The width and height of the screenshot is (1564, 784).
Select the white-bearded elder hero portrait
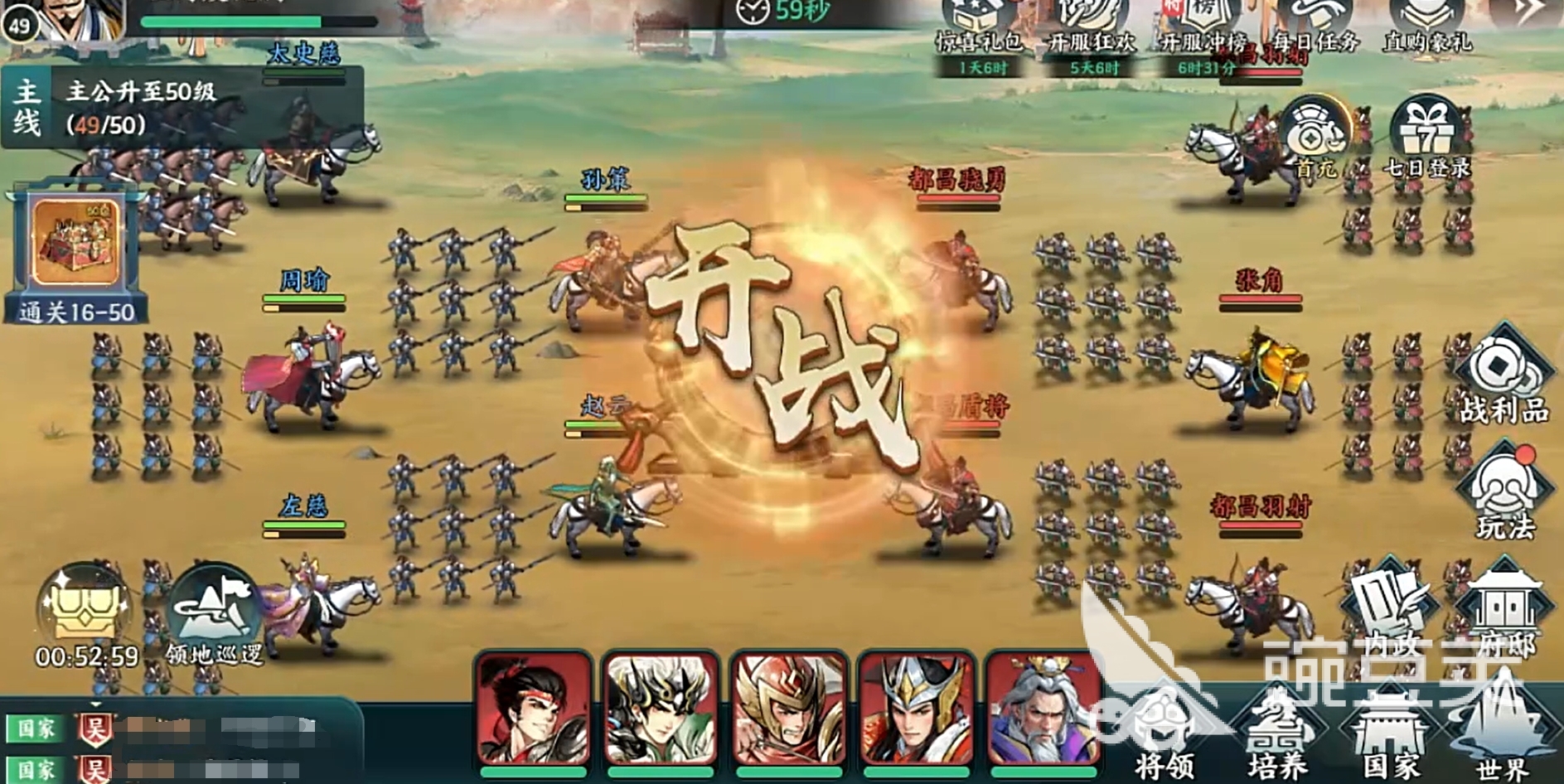(x=1043, y=710)
